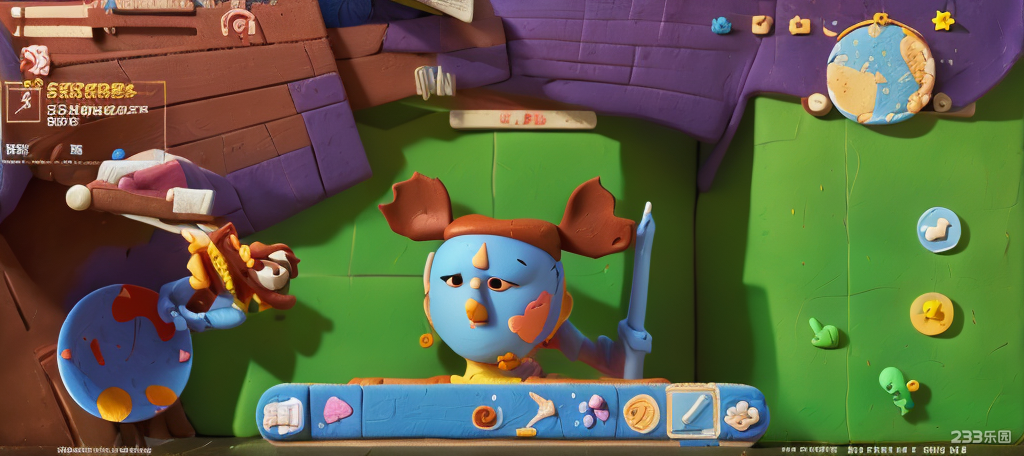Click the round knob left of minimap
Viewport: 1024px width, 456px height.
(x=816, y=102)
